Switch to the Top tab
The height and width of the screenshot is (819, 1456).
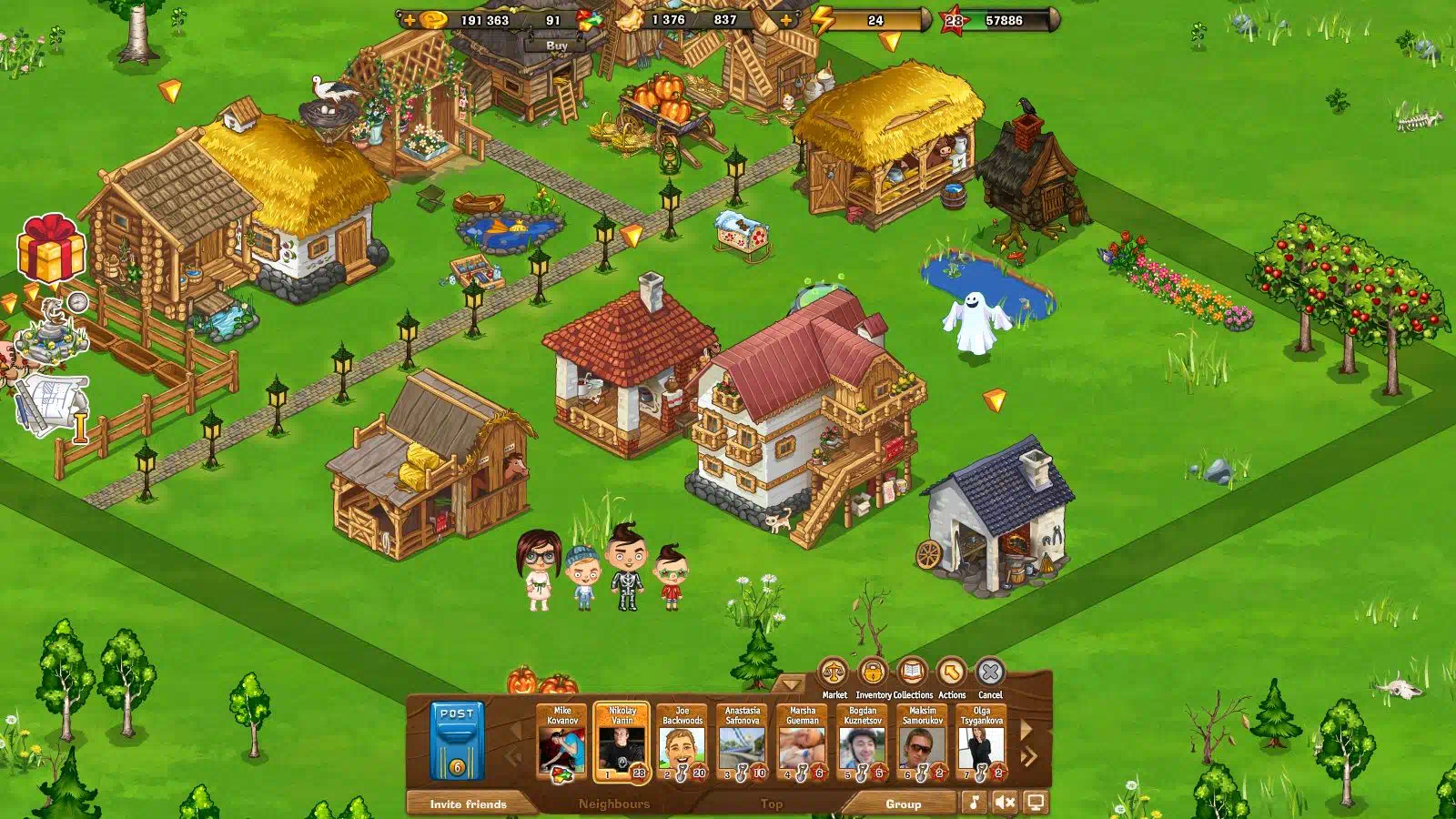click(772, 804)
